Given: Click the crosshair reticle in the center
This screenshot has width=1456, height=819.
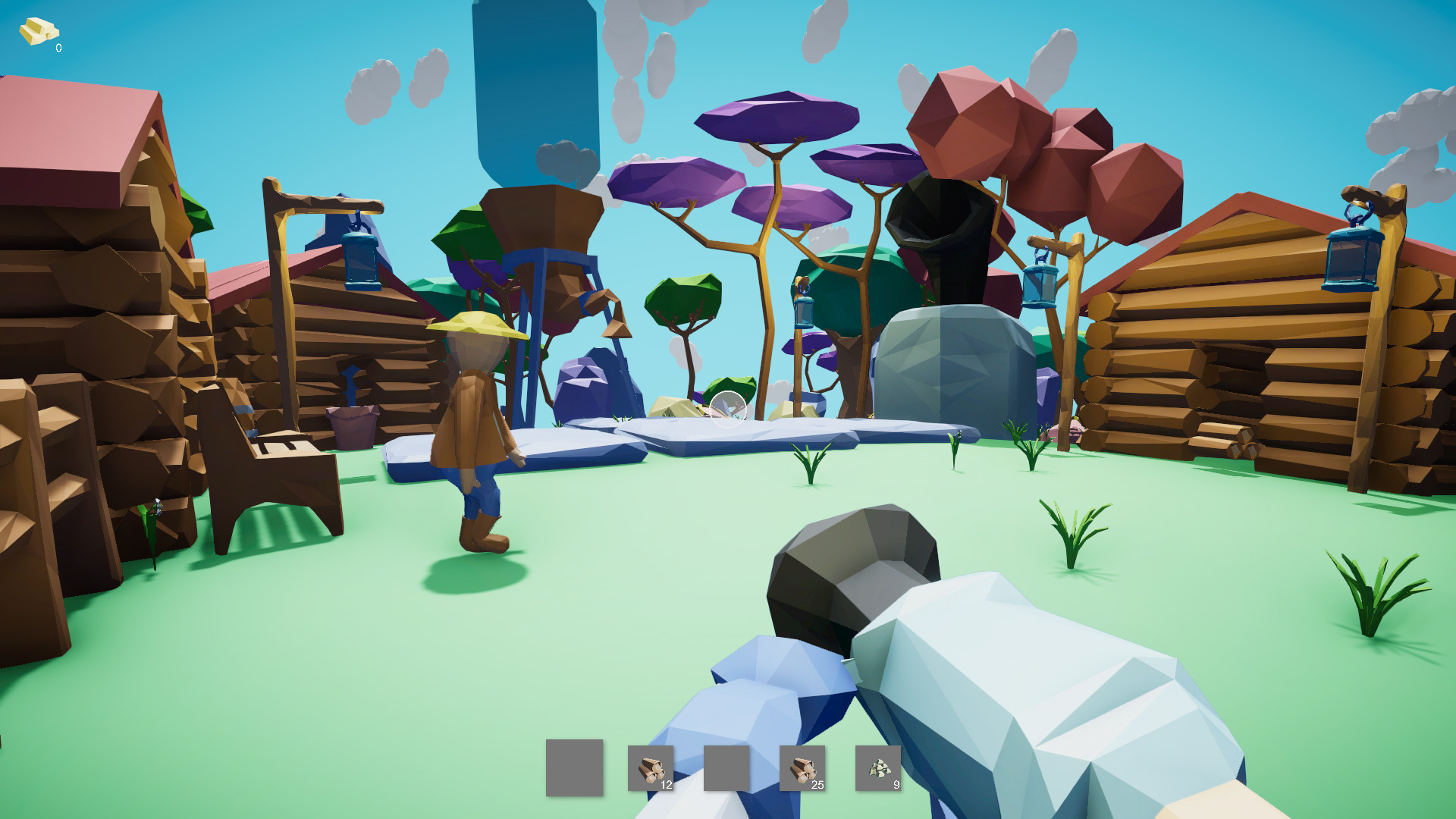Looking at the screenshot, I should (726, 409).
